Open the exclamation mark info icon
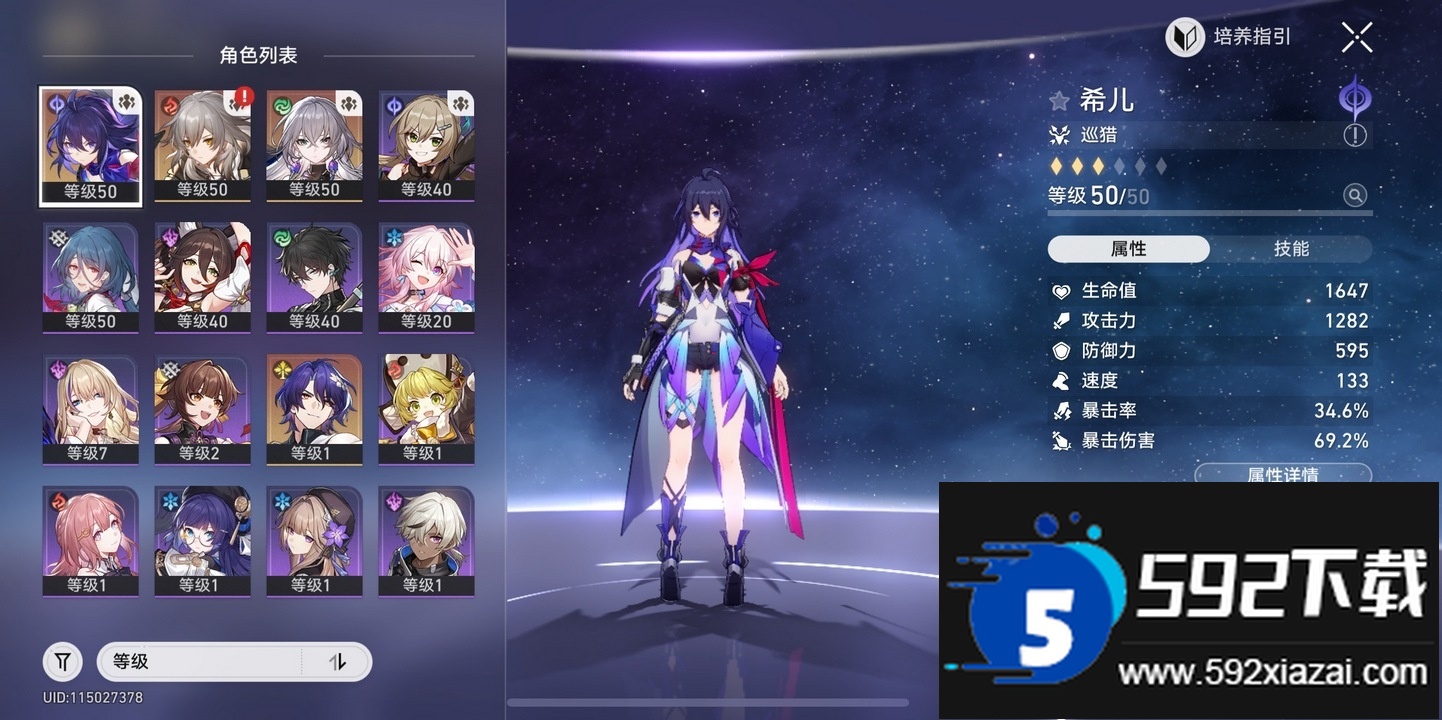This screenshot has height=720, width=1442. (1357, 132)
